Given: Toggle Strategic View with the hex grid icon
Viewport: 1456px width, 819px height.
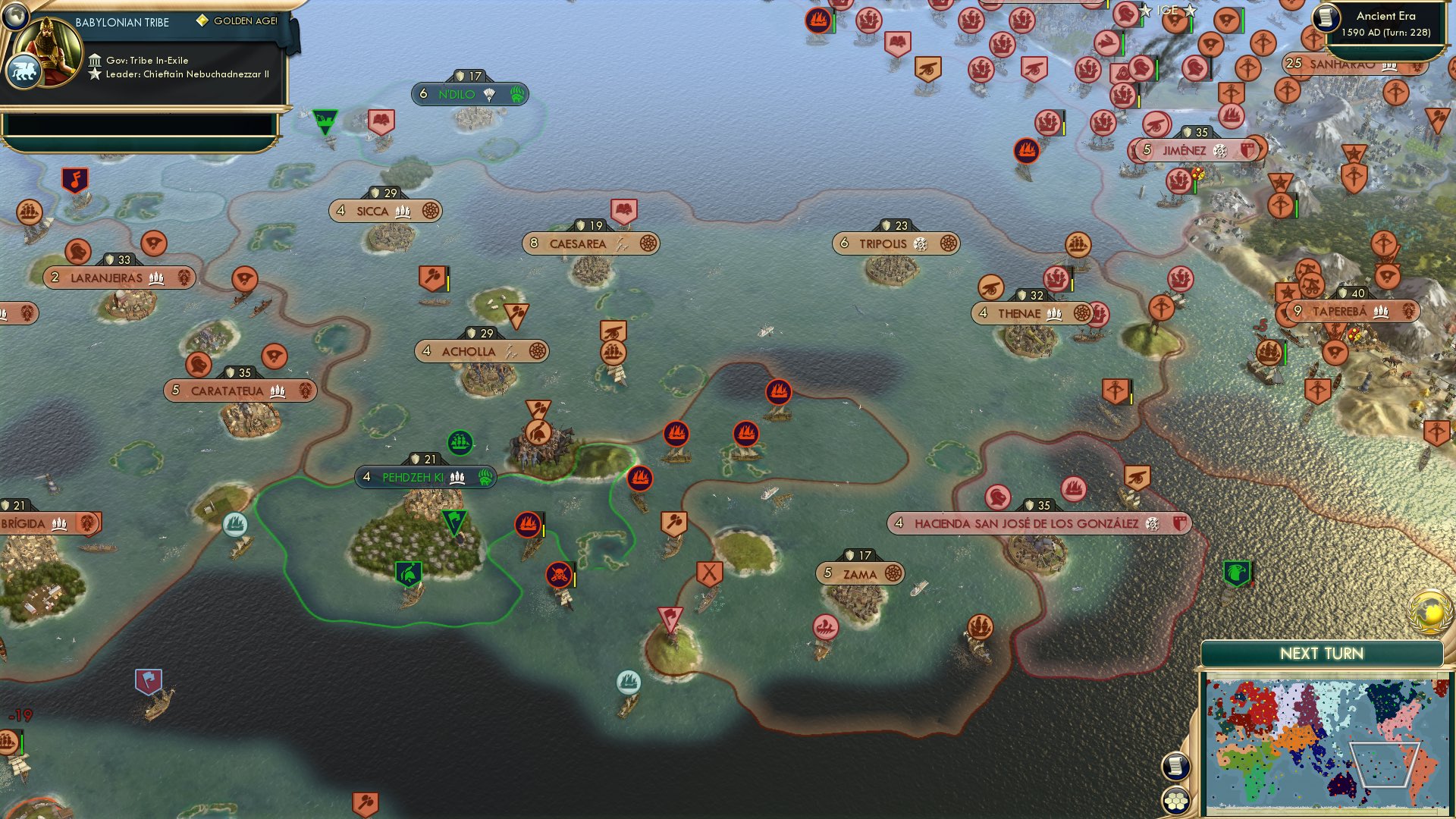Looking at the screenshot, I should [1176, 800].
